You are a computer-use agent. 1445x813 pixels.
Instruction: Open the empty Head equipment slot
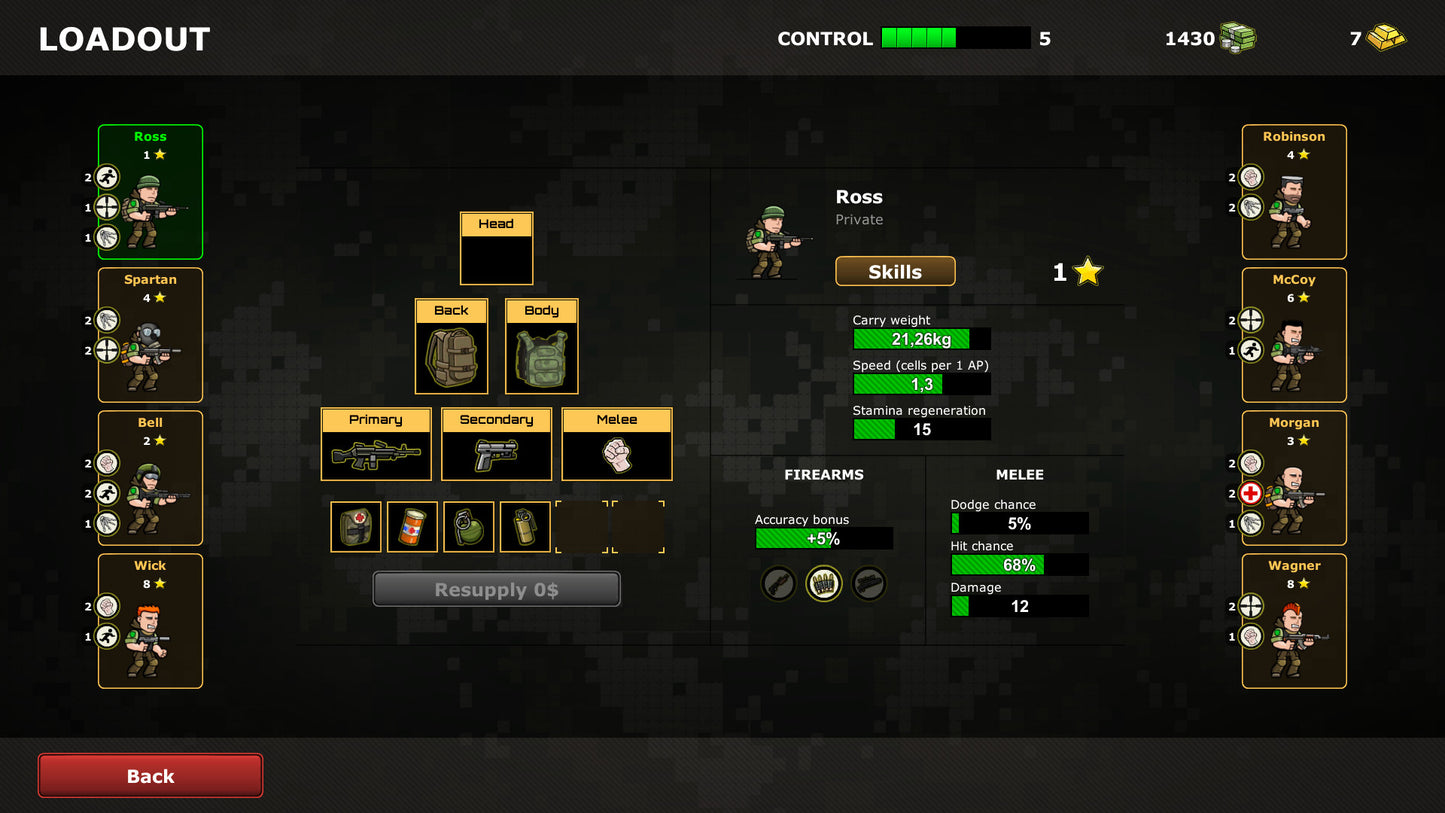(496, 258)
